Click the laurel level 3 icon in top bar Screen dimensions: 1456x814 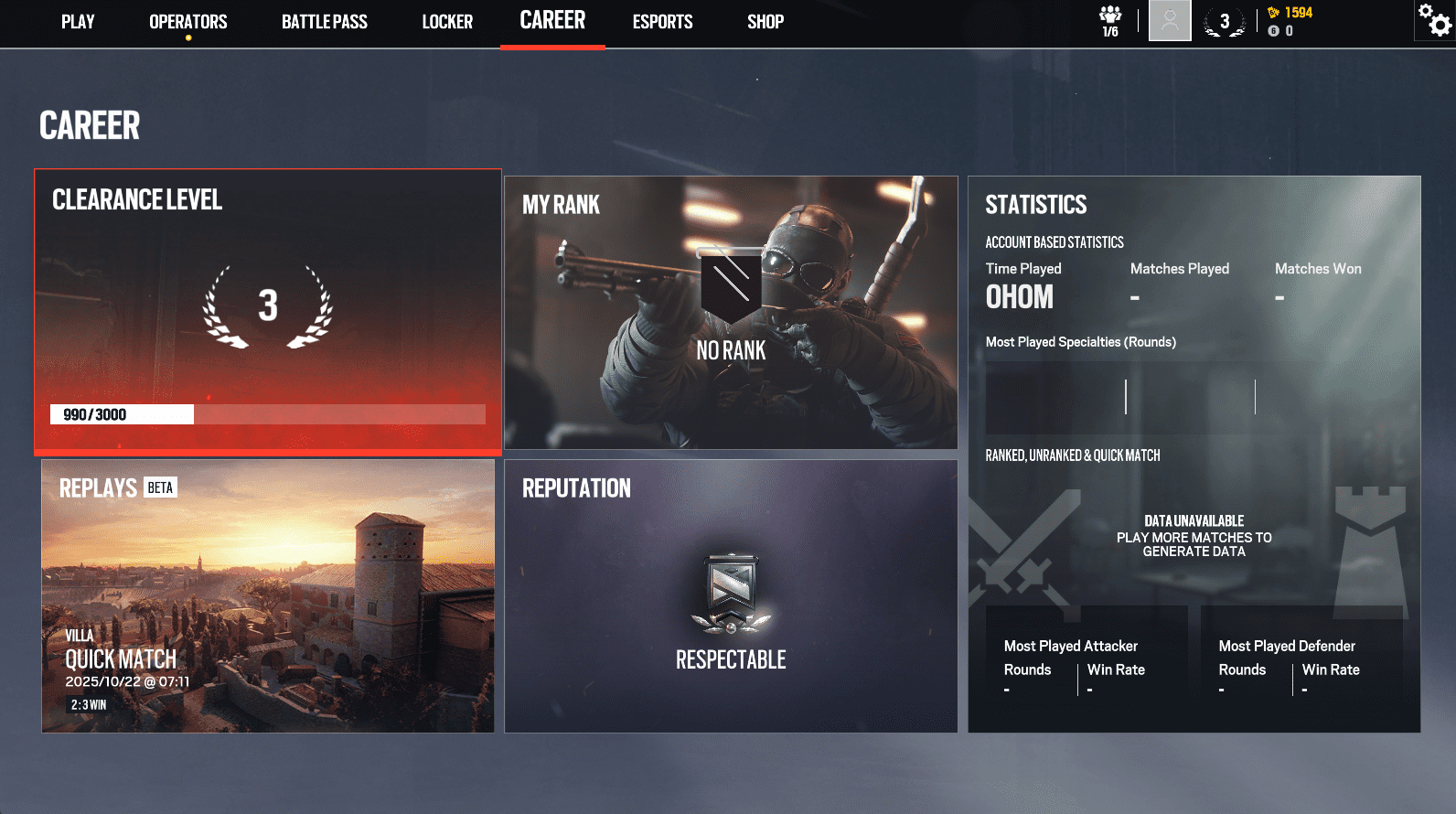pyautogui.click(x=1225, y=20)
